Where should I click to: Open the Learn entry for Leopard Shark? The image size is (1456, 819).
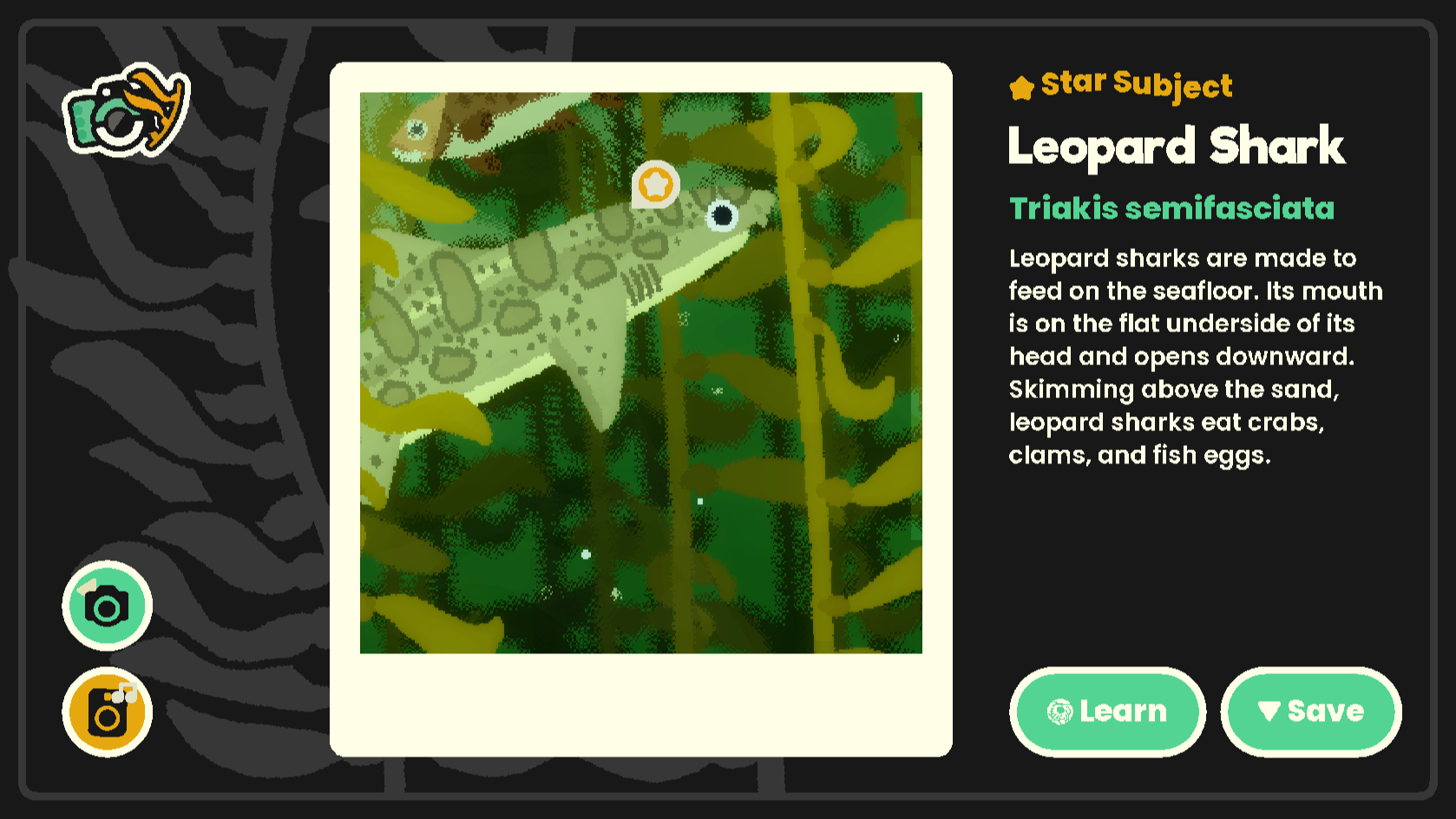[1108, 711]
